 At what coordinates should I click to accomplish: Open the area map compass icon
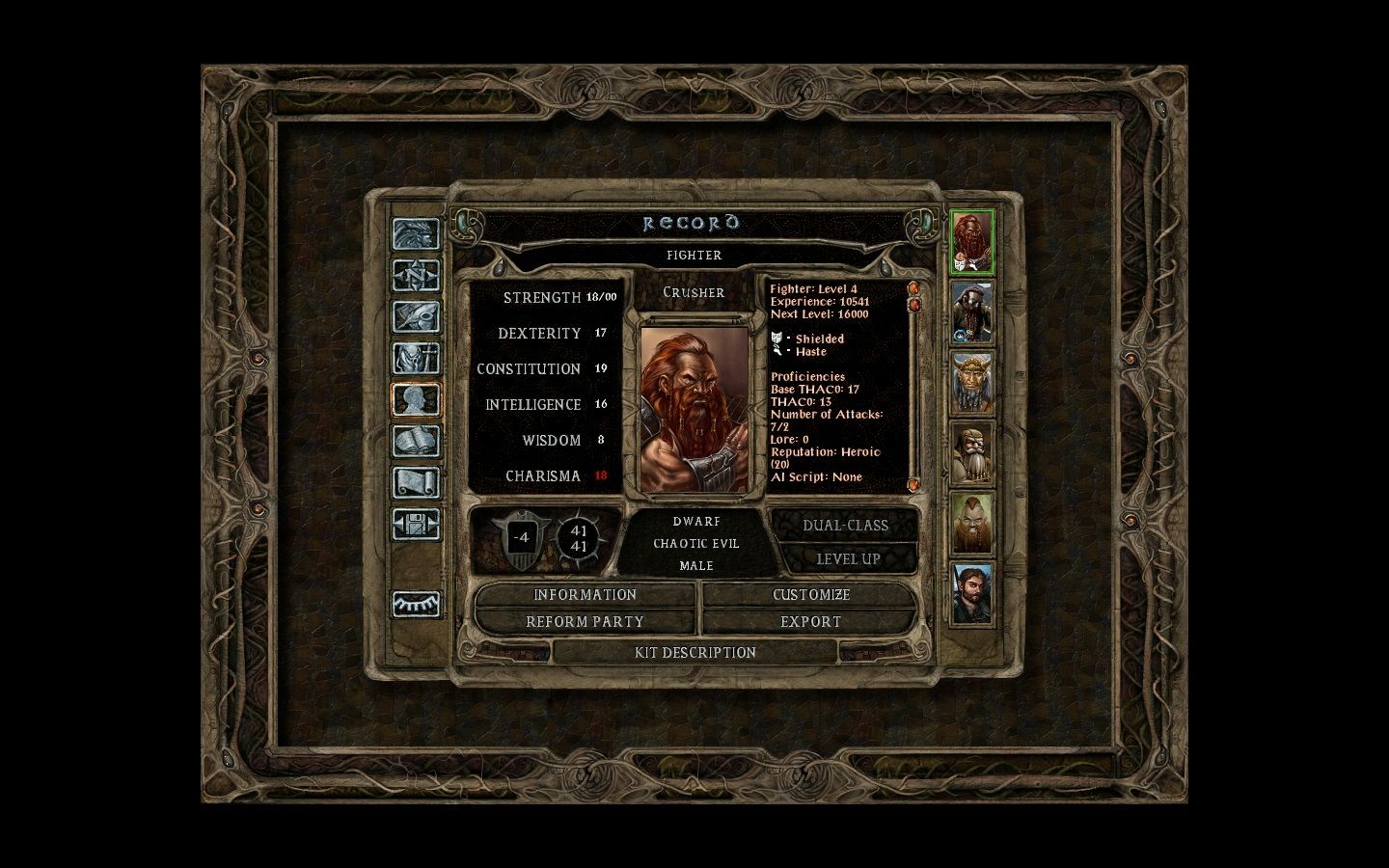(416, 276)
